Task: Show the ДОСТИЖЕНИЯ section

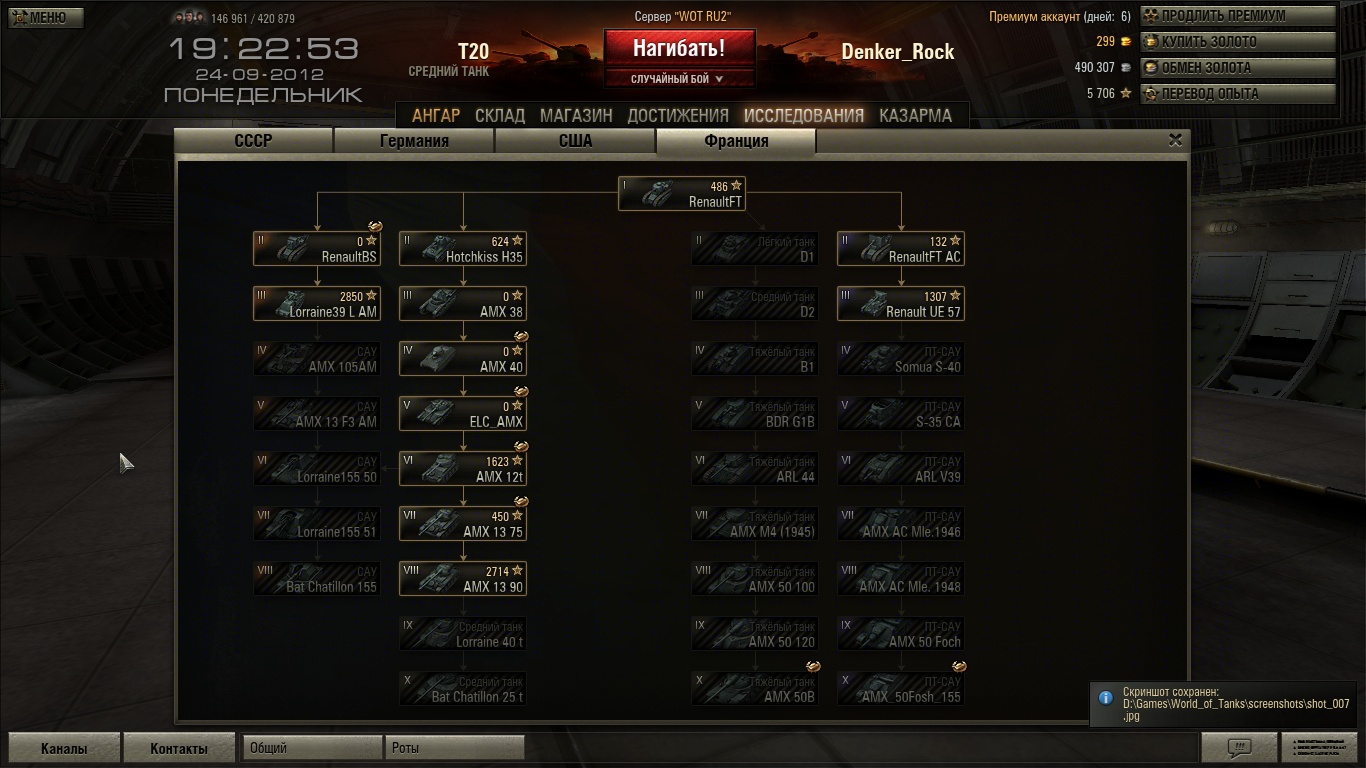Action: click(678, 115)
